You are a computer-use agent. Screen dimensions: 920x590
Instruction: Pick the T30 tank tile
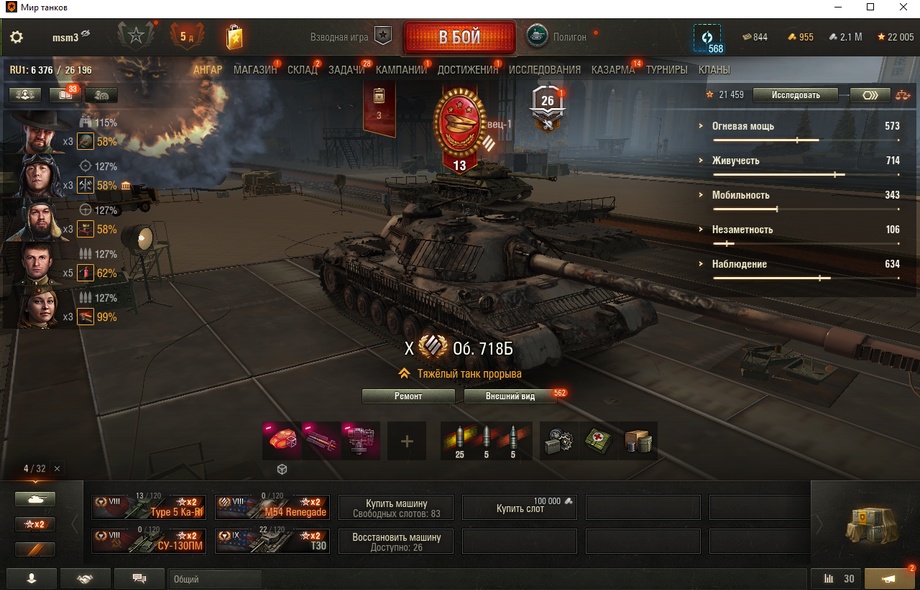coord(272,541)
